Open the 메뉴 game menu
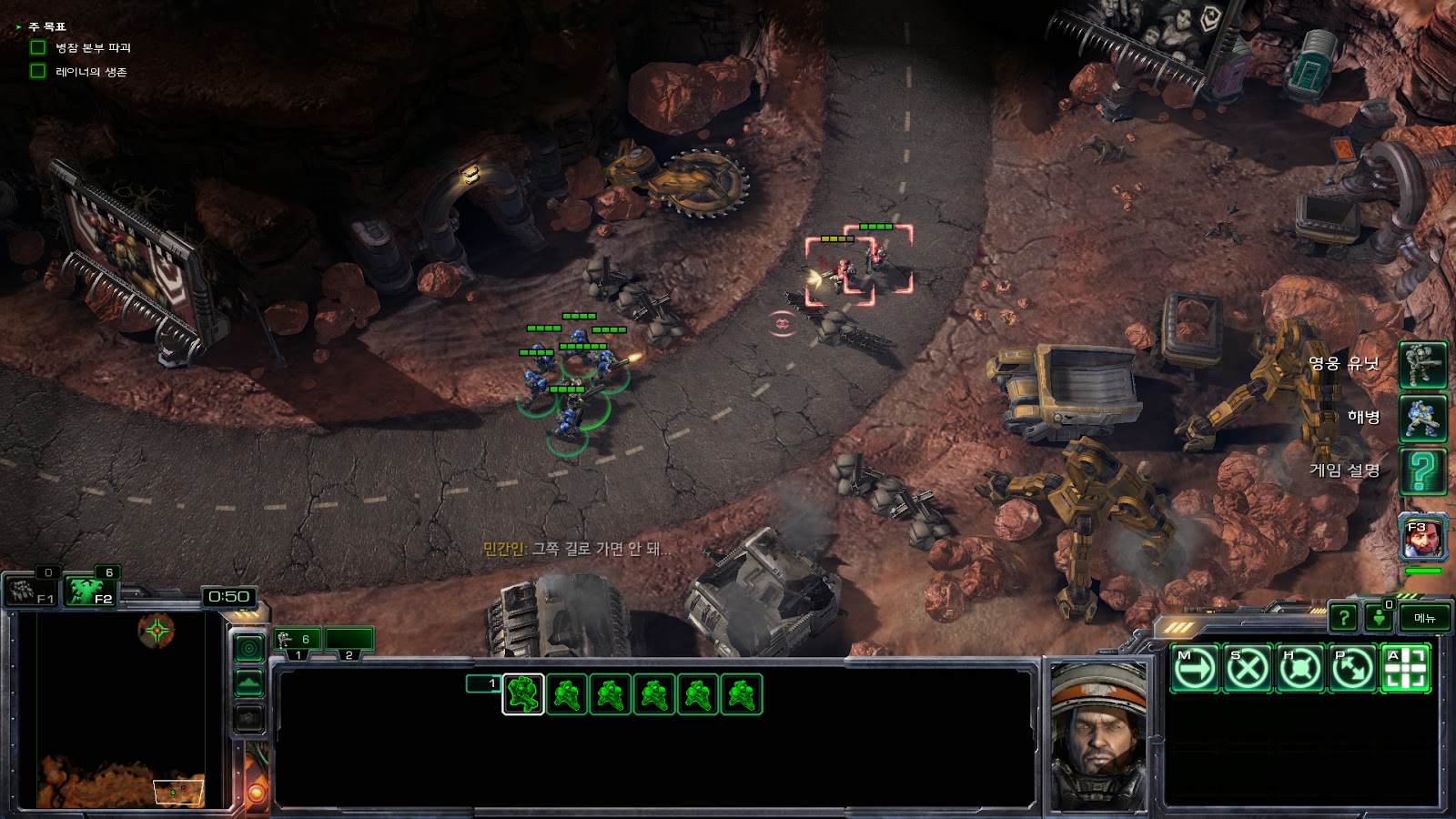Image resolution: width=1456 pixels, height=819 pixels. point(1424,618)
